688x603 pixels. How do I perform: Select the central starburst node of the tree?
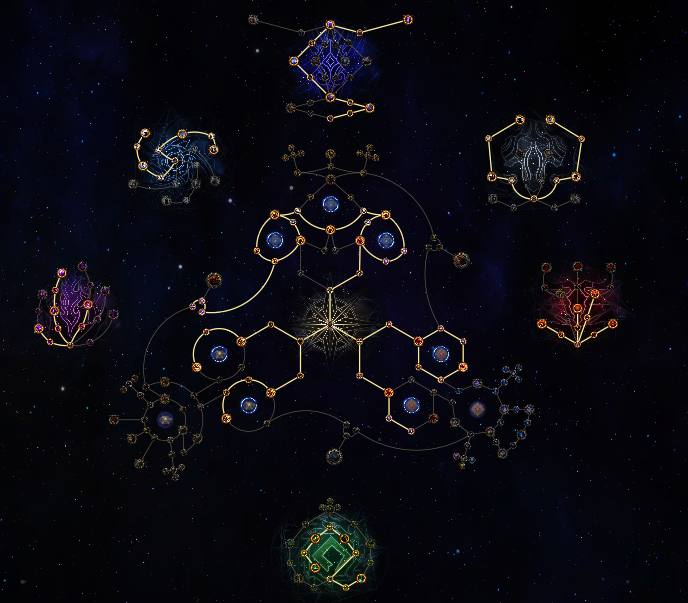pos(330,322)
